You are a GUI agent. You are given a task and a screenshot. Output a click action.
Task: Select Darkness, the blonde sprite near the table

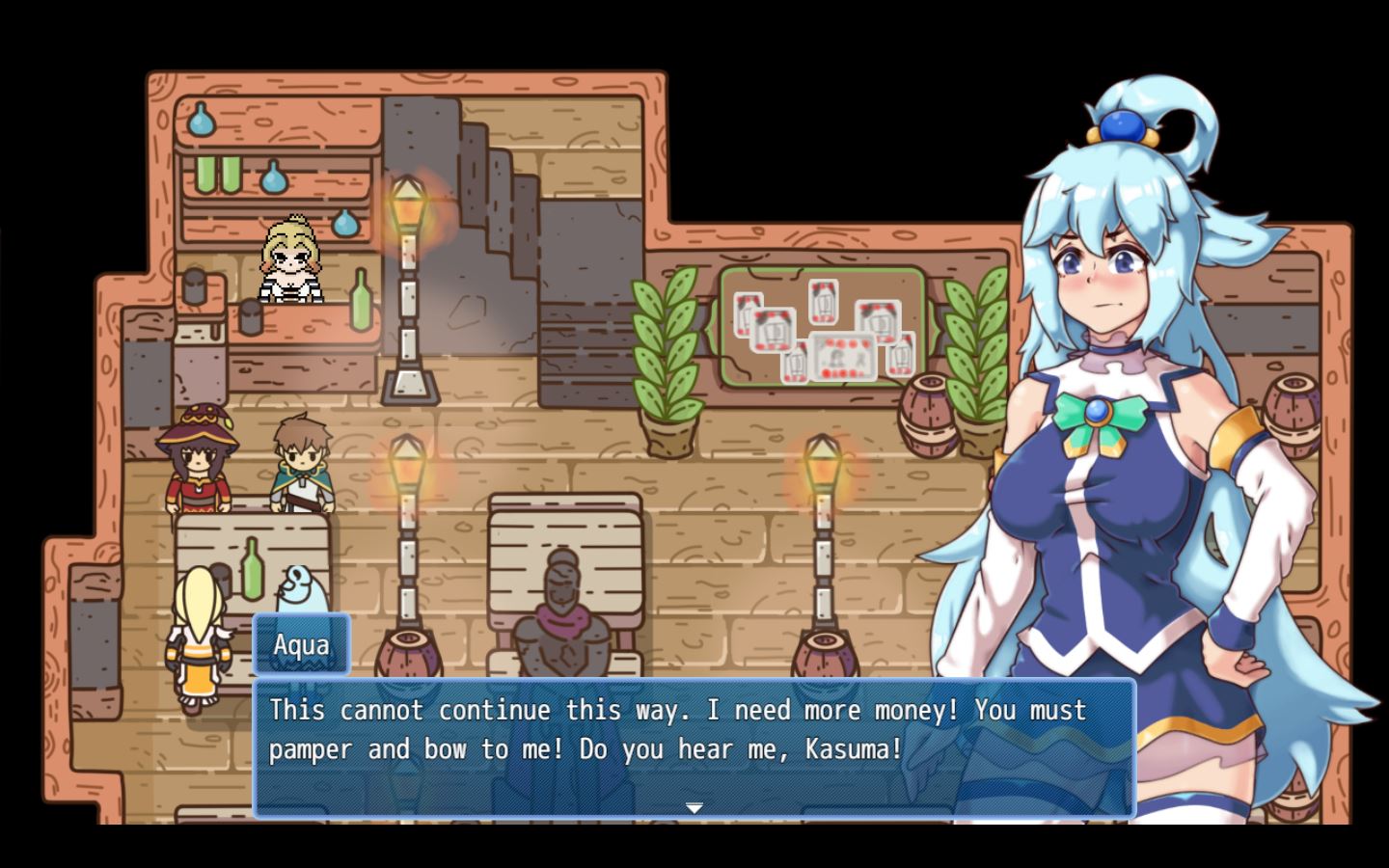click(198, 627)
